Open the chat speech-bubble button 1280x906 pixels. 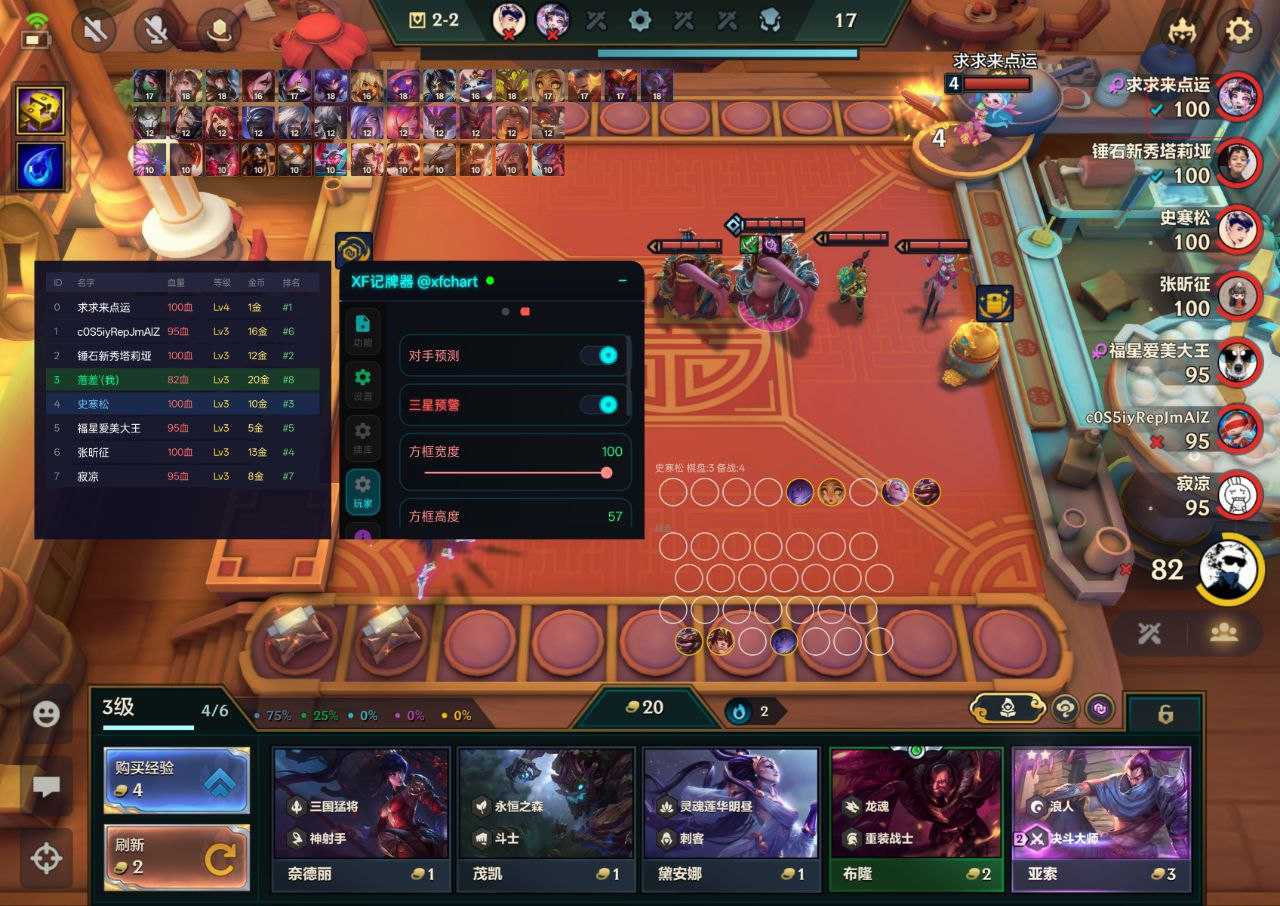point(46,786)
